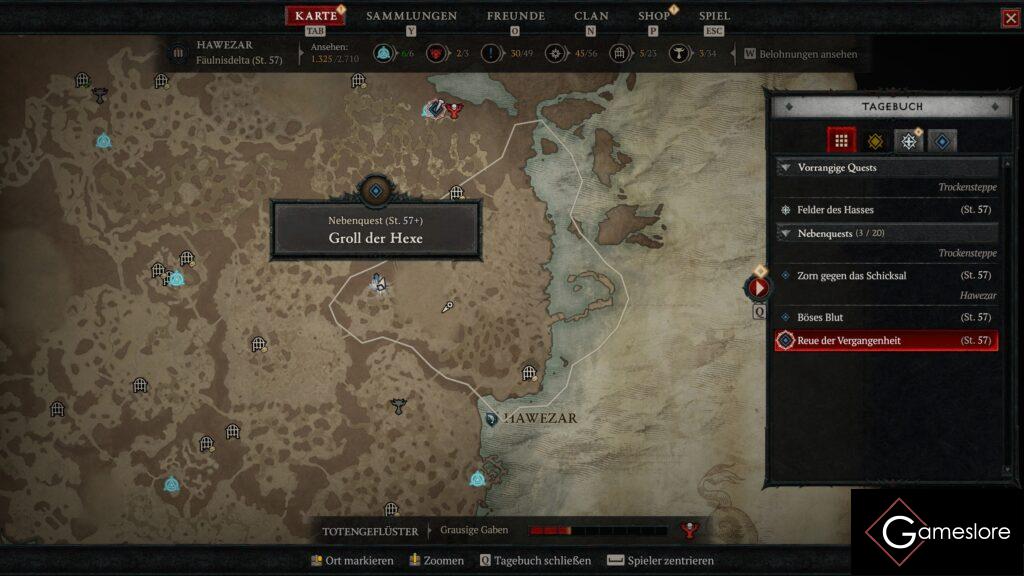Open the Shop tab
Screen dimensions: 1024x576
click(654, 16)
